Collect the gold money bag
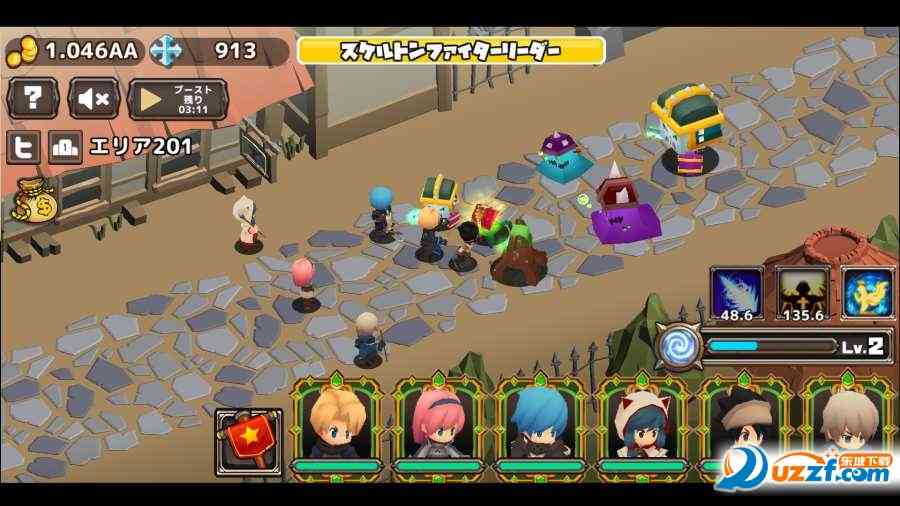Screen dimensions: 900x506 (33, 199)
